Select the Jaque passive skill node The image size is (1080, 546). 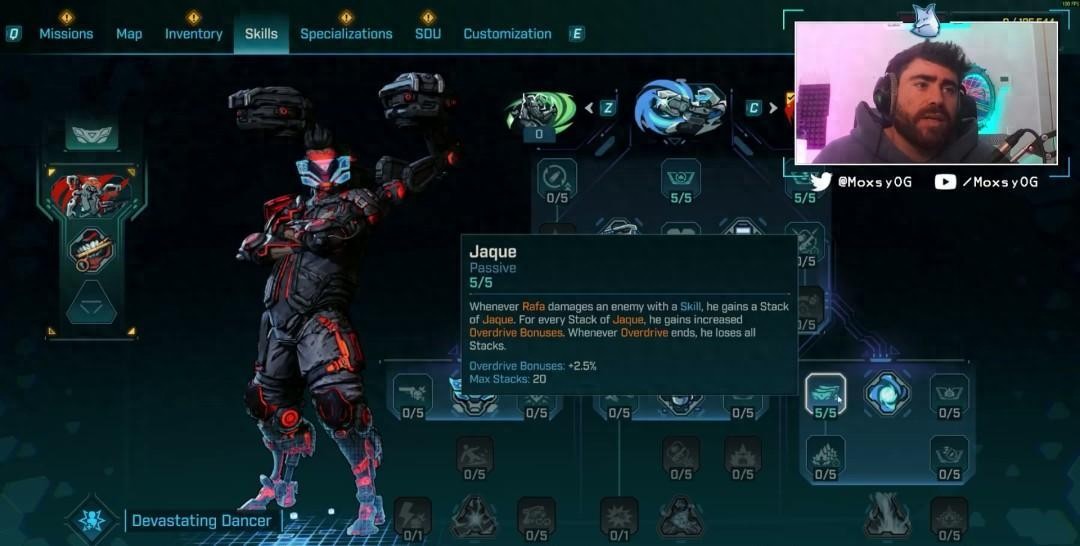pyautogui.click(x=825, y=392)
